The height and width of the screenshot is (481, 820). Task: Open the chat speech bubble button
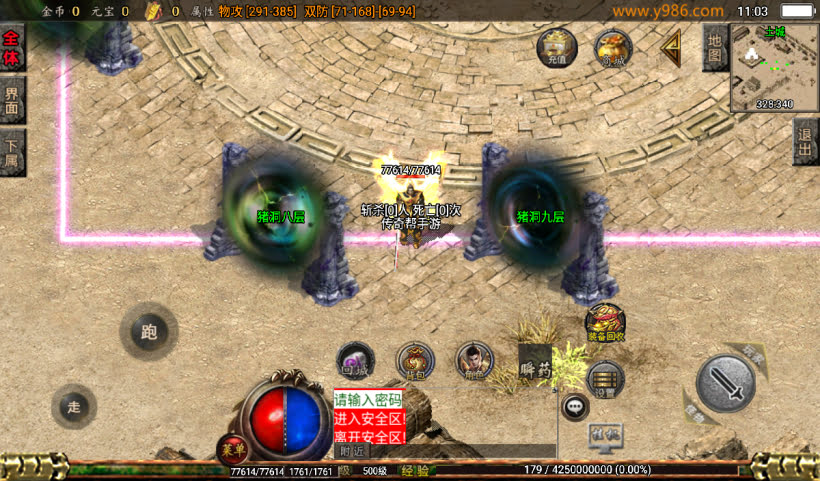(575, 406)
